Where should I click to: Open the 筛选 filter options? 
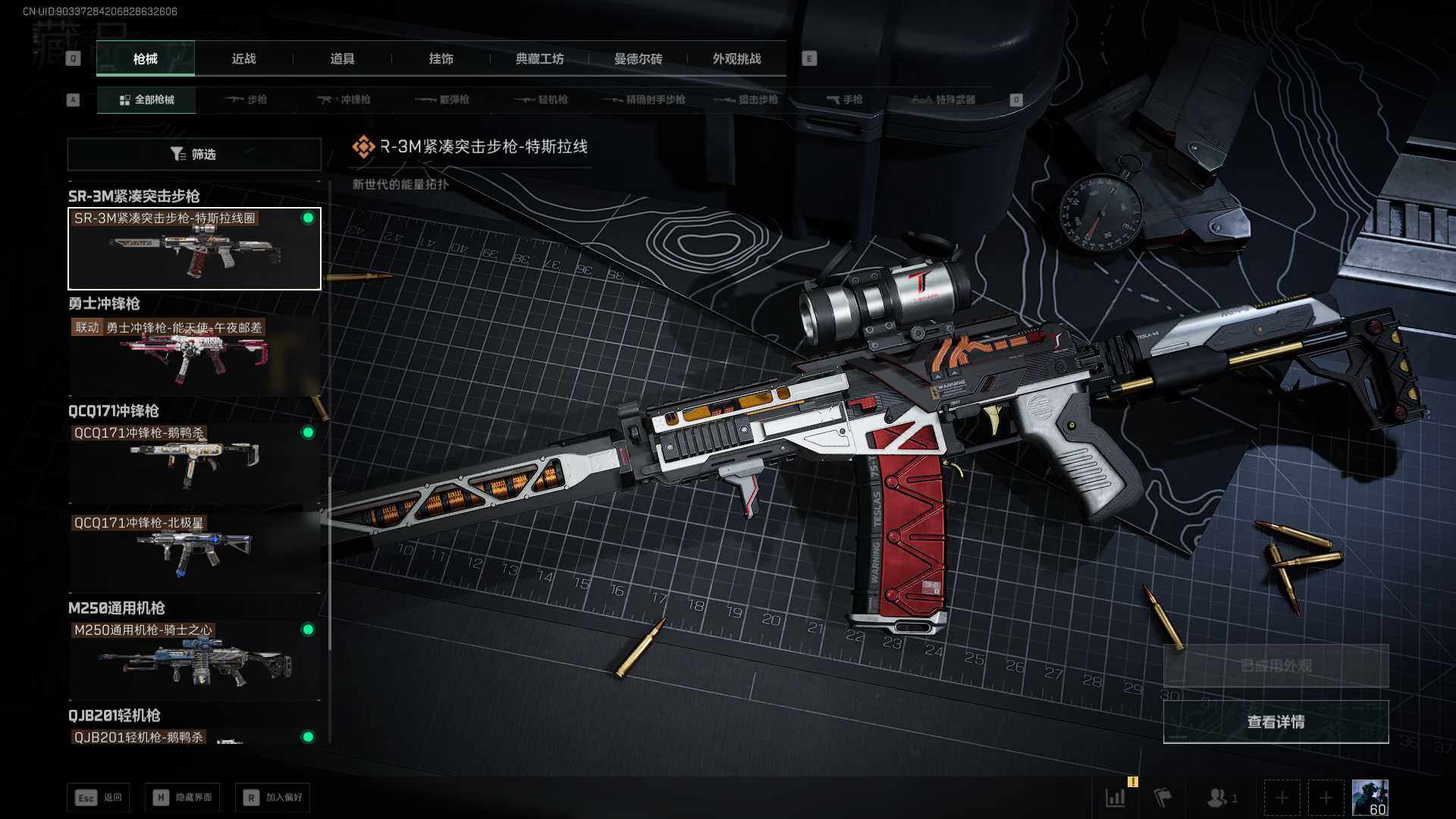pos(194,154)
